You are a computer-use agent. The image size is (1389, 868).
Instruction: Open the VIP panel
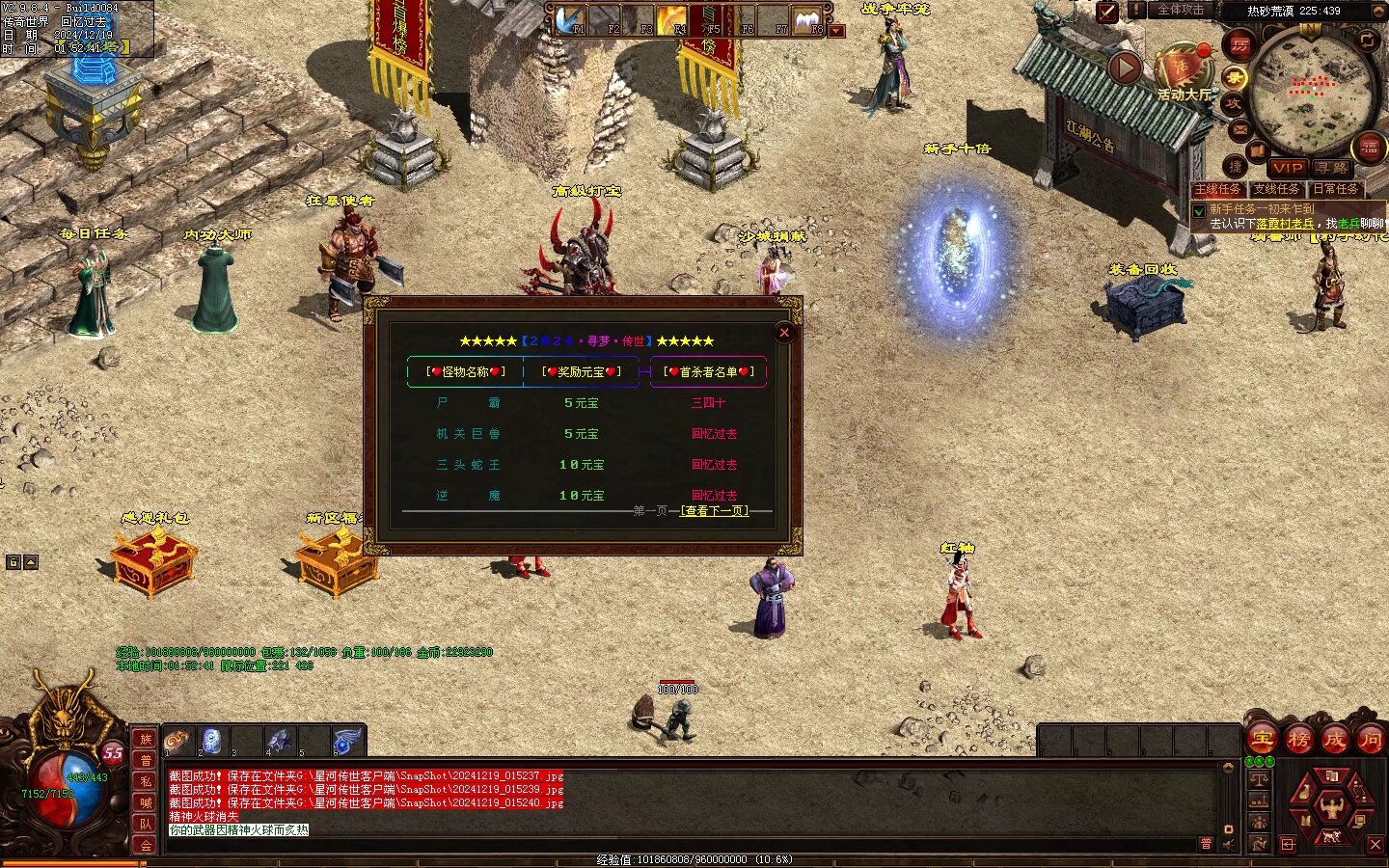coord(1287,168)
